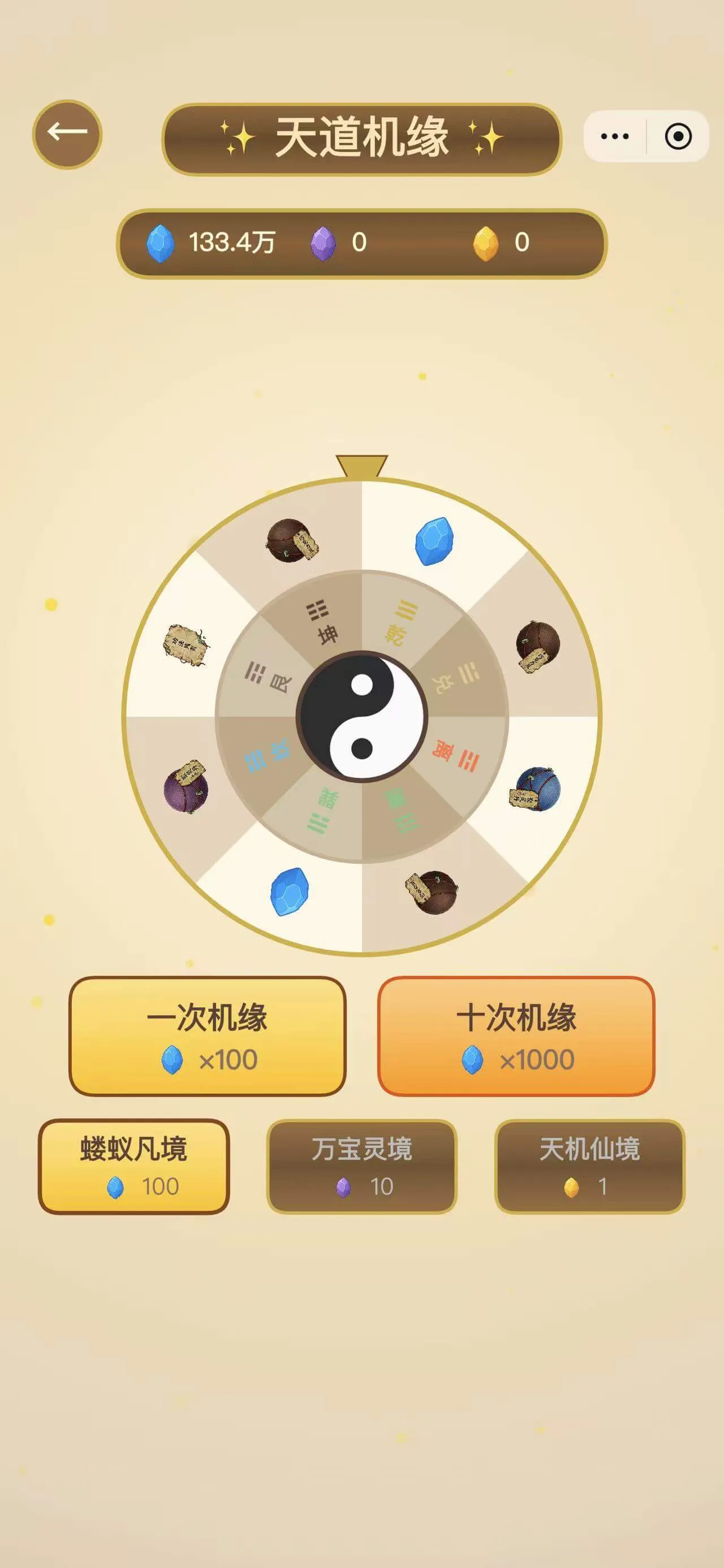Open the WeChat mini-program more options menu
Image resolution: width=724 pixels, height=1568 pixels.
pyautogui.click(x=614, y=136)
